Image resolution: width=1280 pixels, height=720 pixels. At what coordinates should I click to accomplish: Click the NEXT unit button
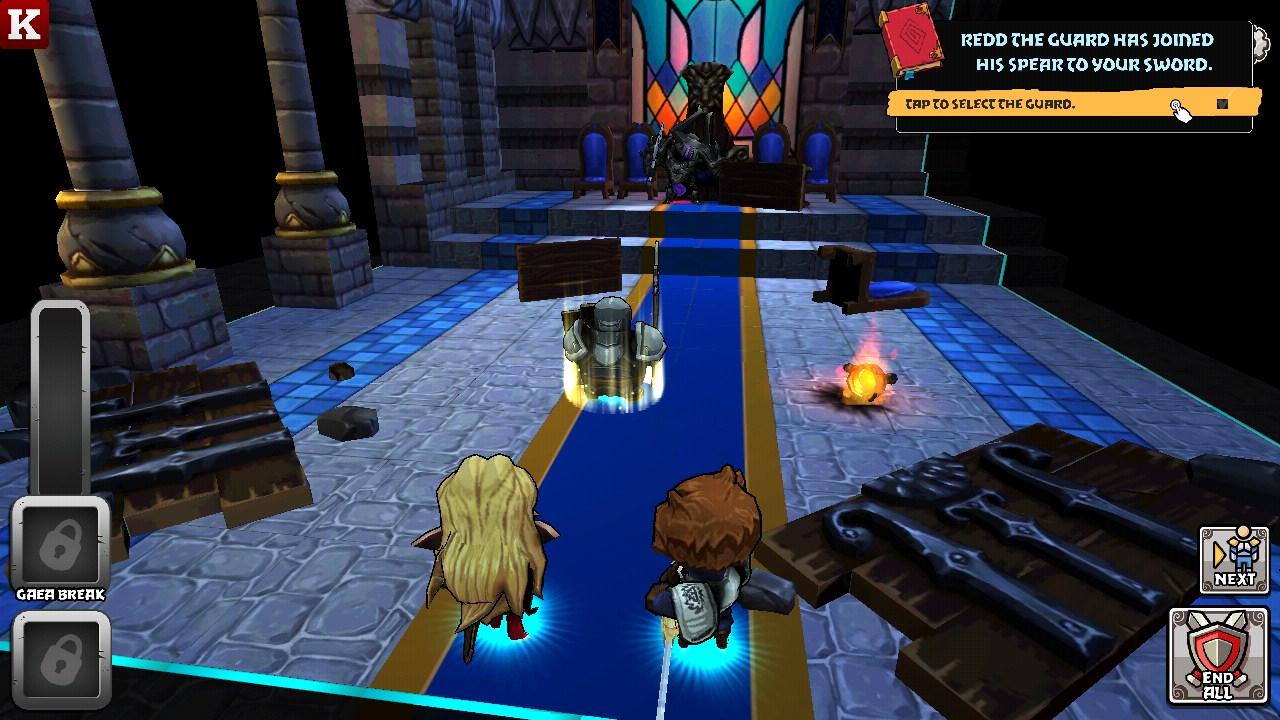[x=1234, y=559]
